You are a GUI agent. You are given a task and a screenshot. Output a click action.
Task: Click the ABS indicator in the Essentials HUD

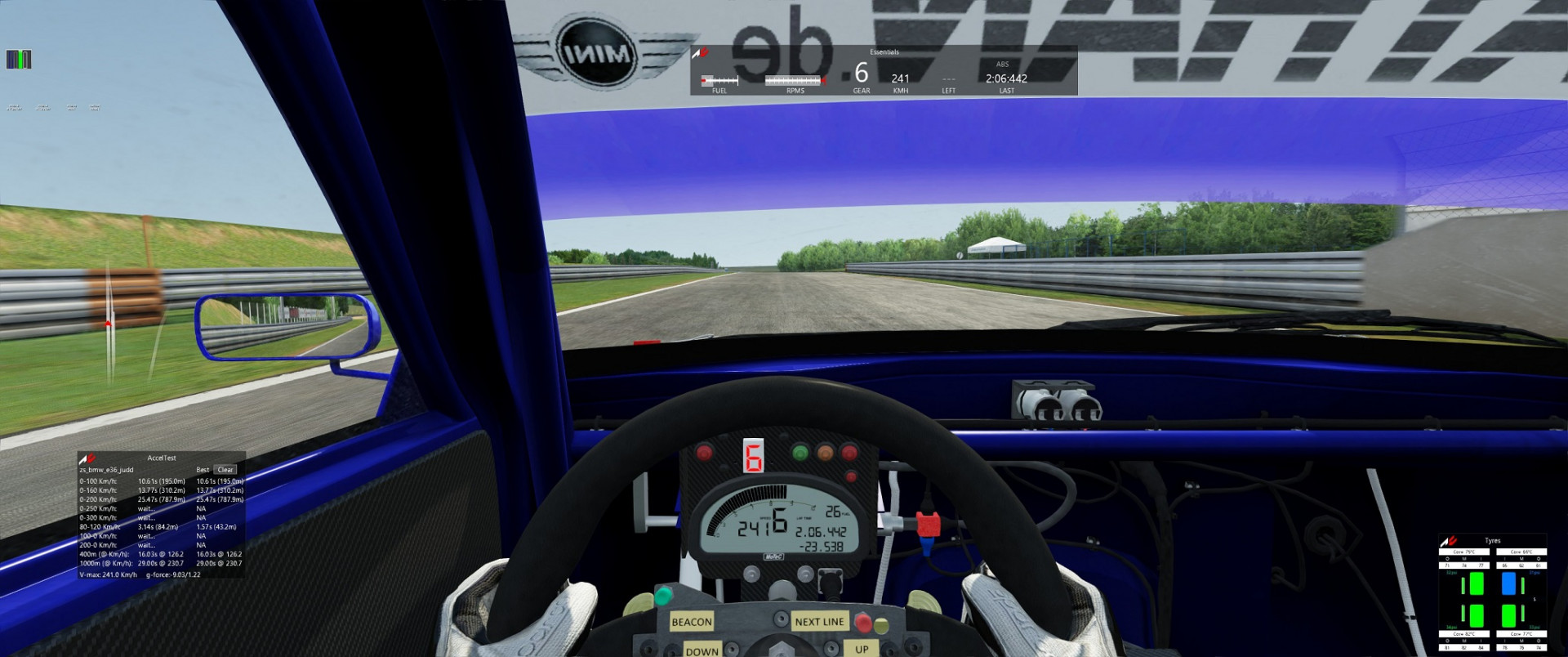(1003, 63)
